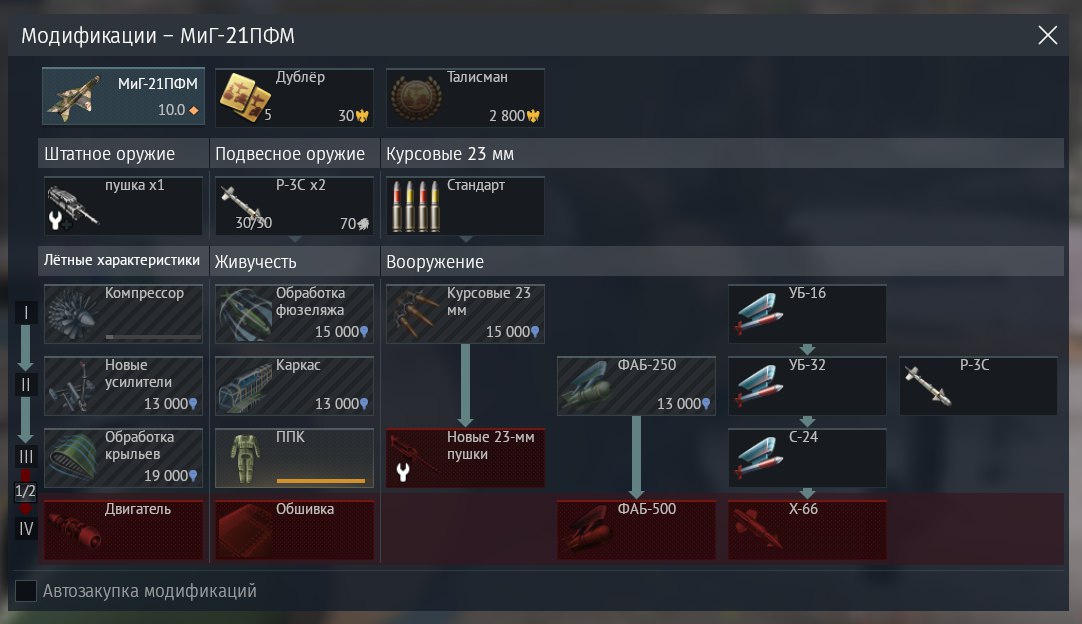Viewport: 1082px width, 624px height.
Task: Open the Талисман purchase slot
Action: click(465, 97)
